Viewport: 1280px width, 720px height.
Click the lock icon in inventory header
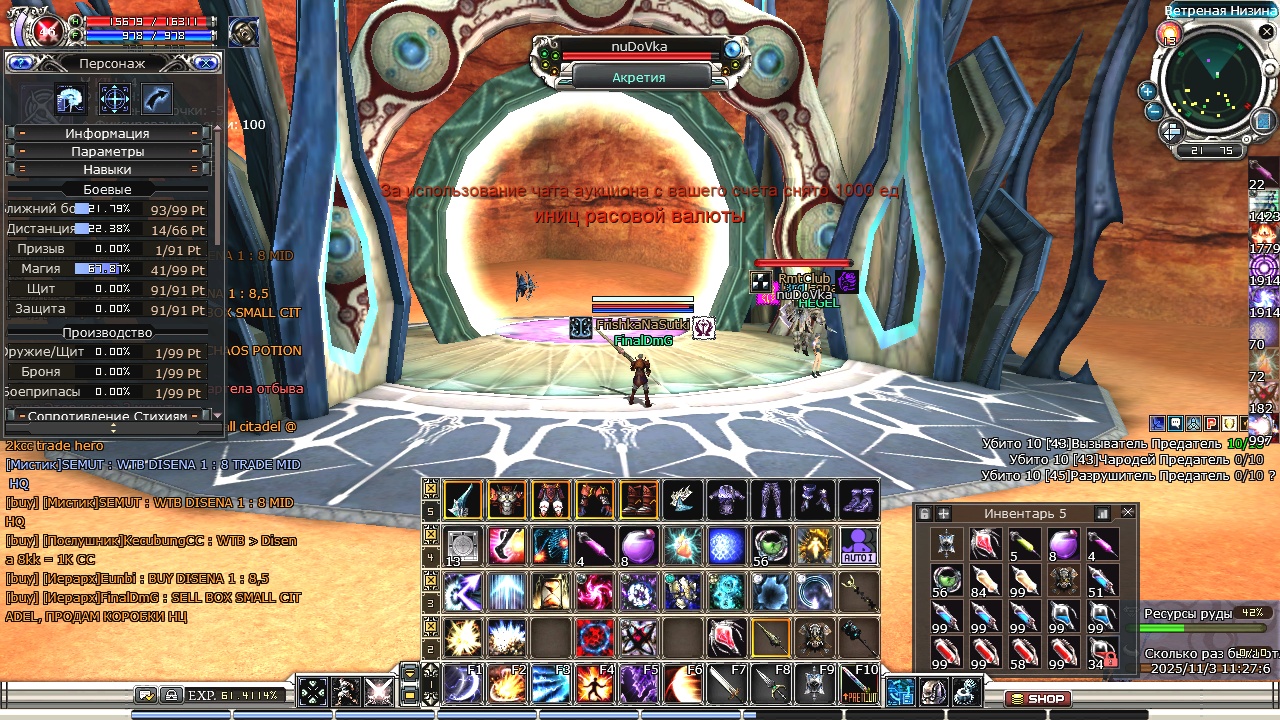924,513
